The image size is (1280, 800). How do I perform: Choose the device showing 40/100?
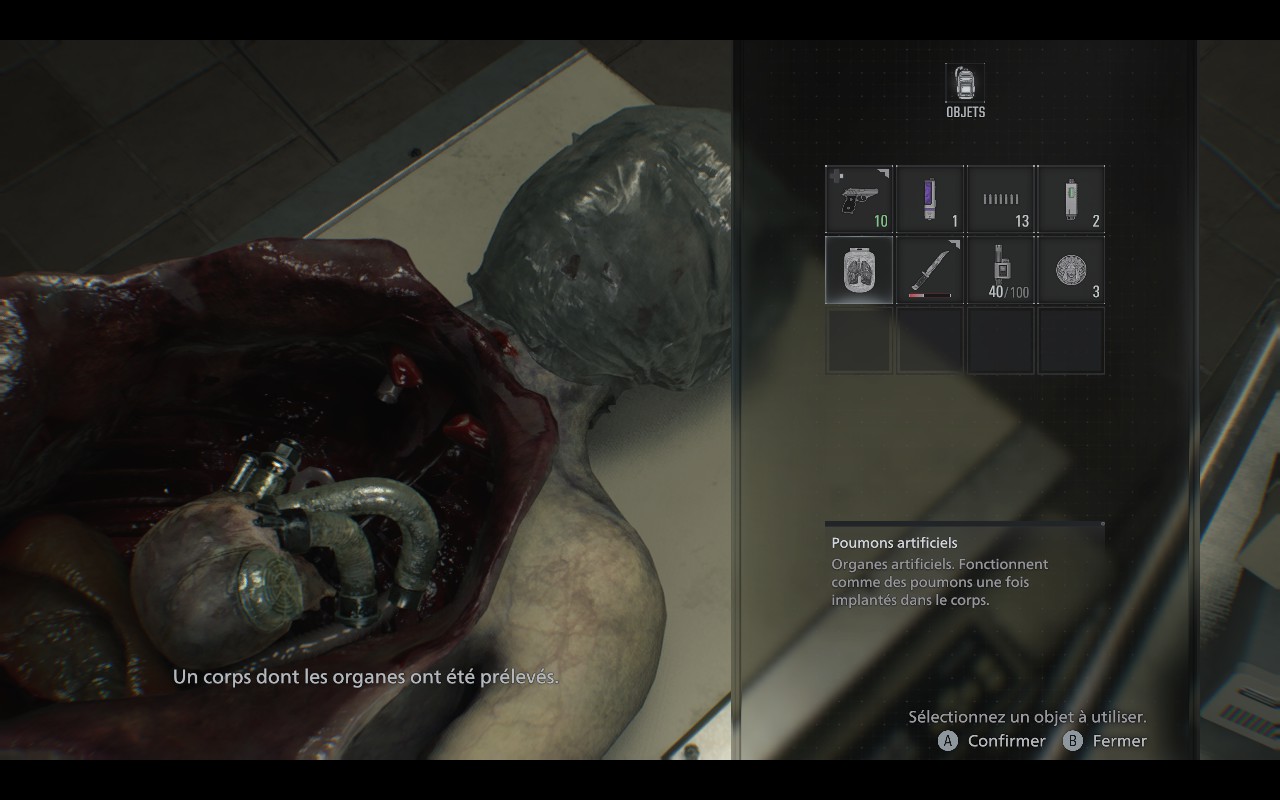(1000, 270)
